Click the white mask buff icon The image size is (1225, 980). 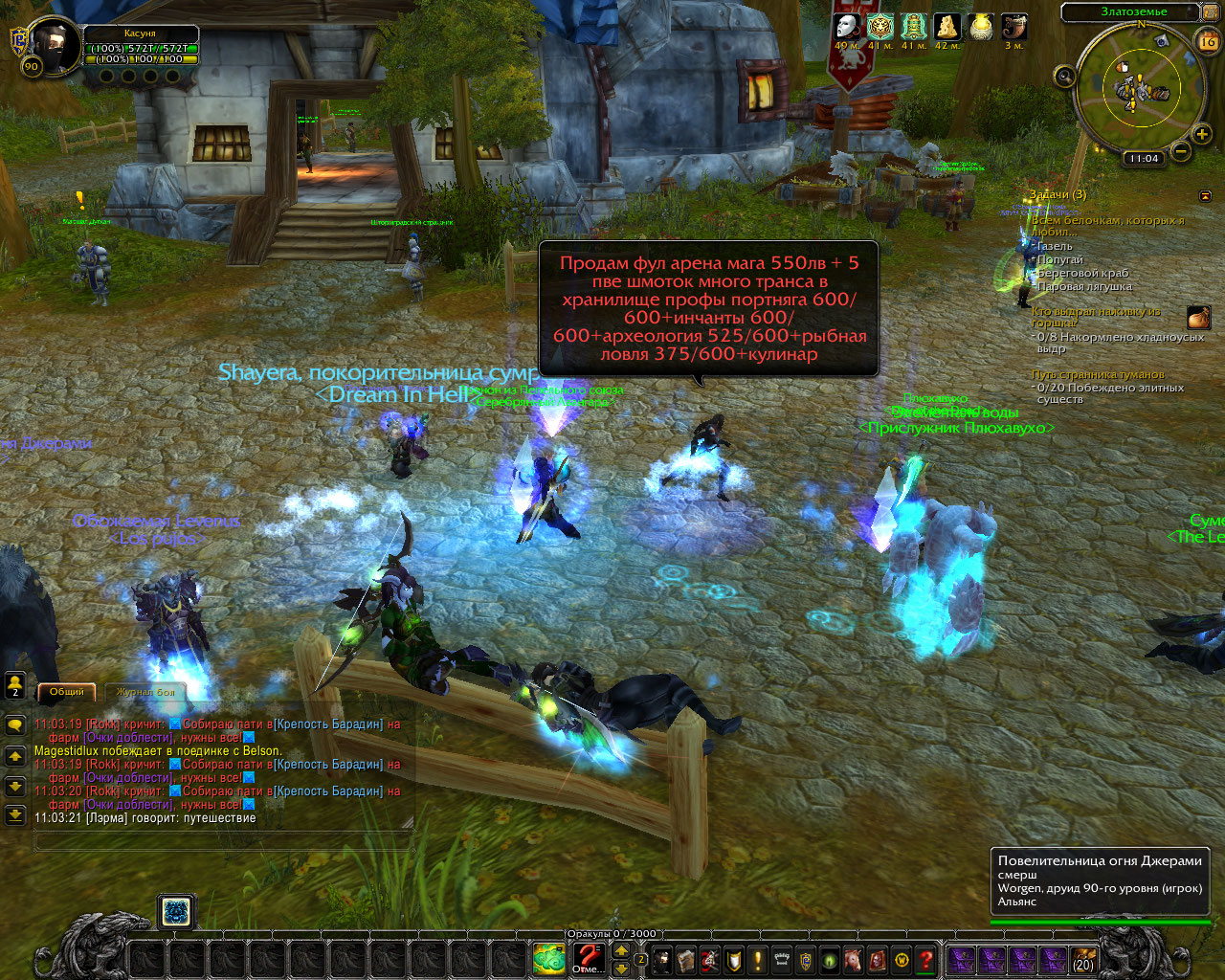click(845, 26)
